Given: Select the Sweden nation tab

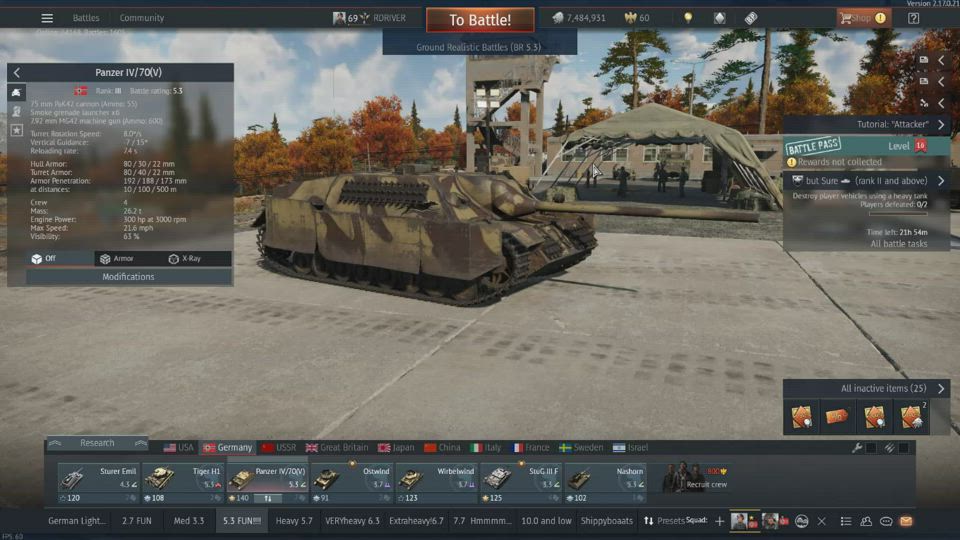Looking at the screenshot, I should coord(581,448).
